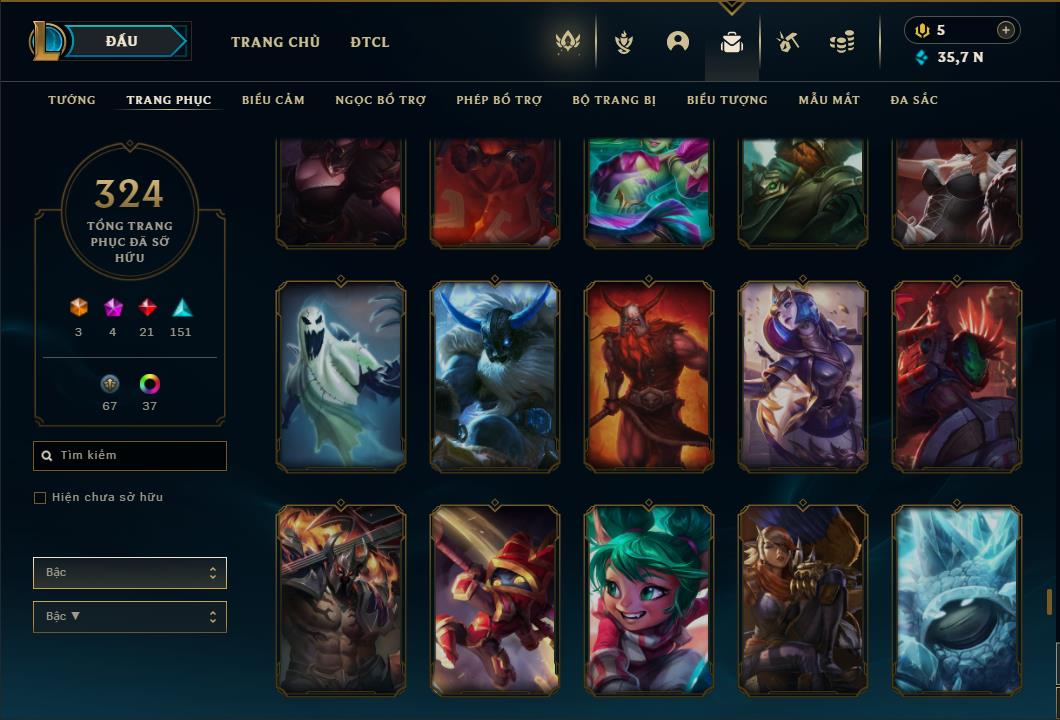Open the TRANG CHỦ home page

click(x=275, y=42)
